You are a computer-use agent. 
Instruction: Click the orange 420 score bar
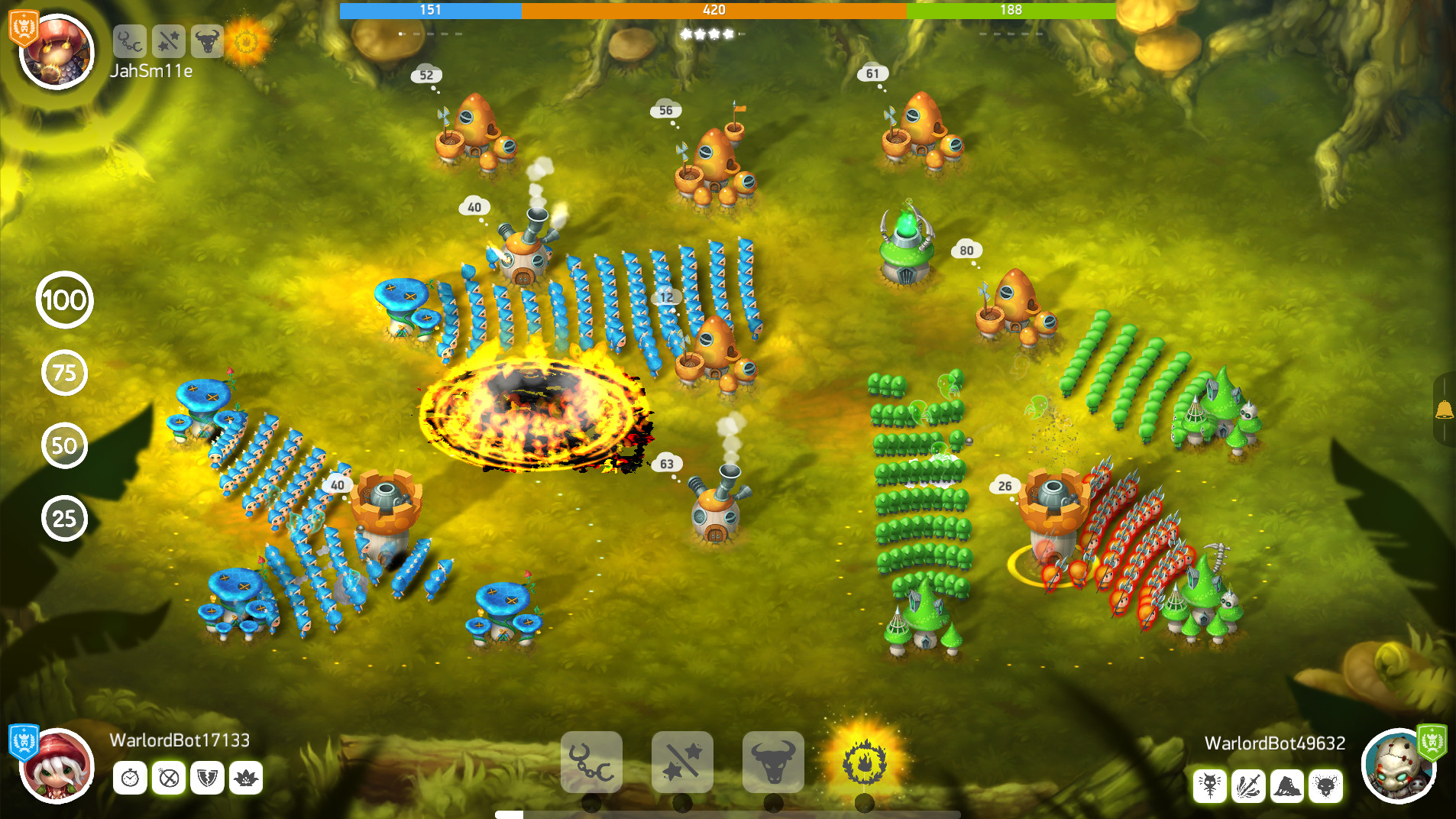pos(714,10)
